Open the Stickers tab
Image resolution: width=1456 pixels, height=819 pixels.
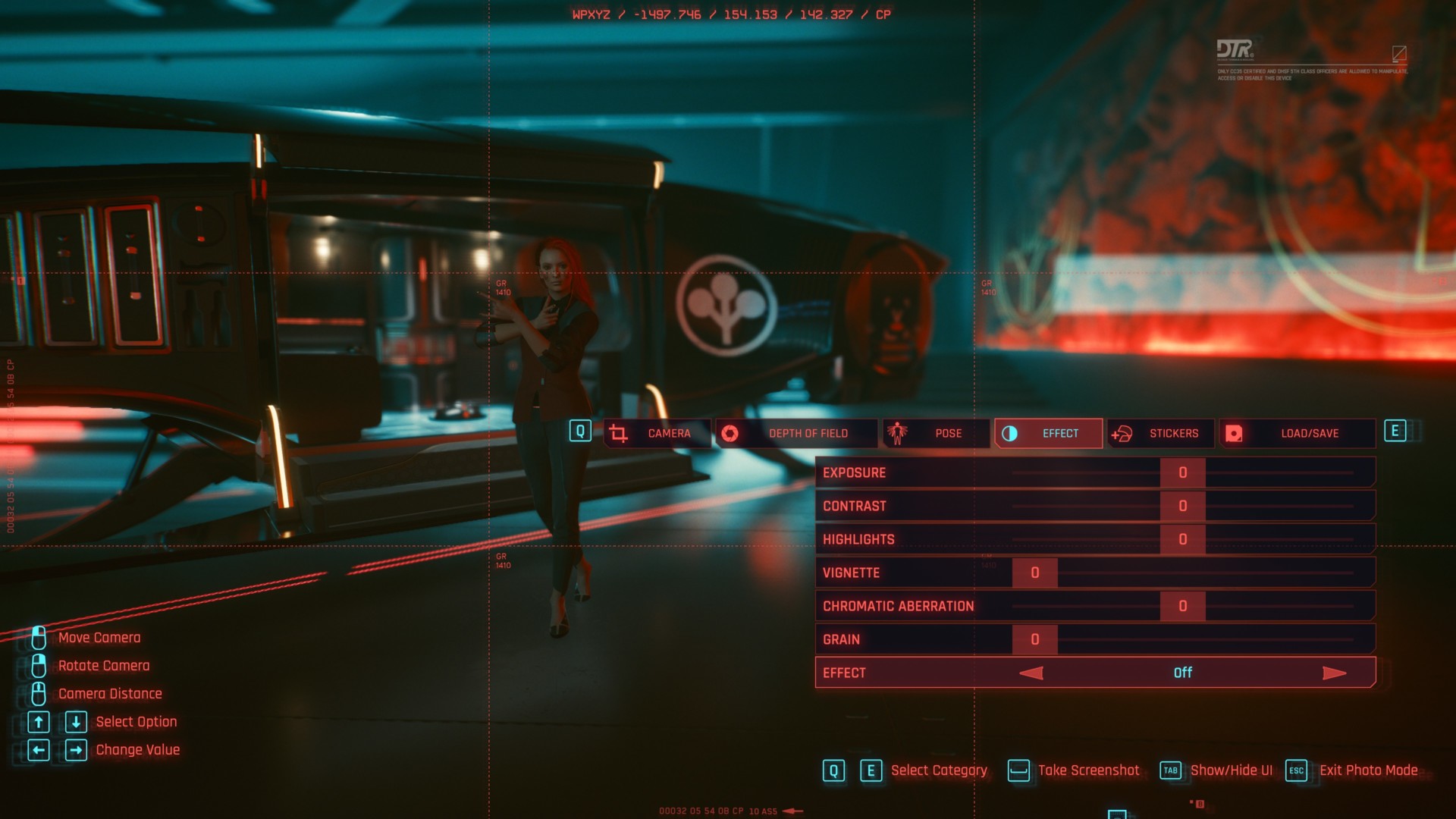click(1160, 433)
